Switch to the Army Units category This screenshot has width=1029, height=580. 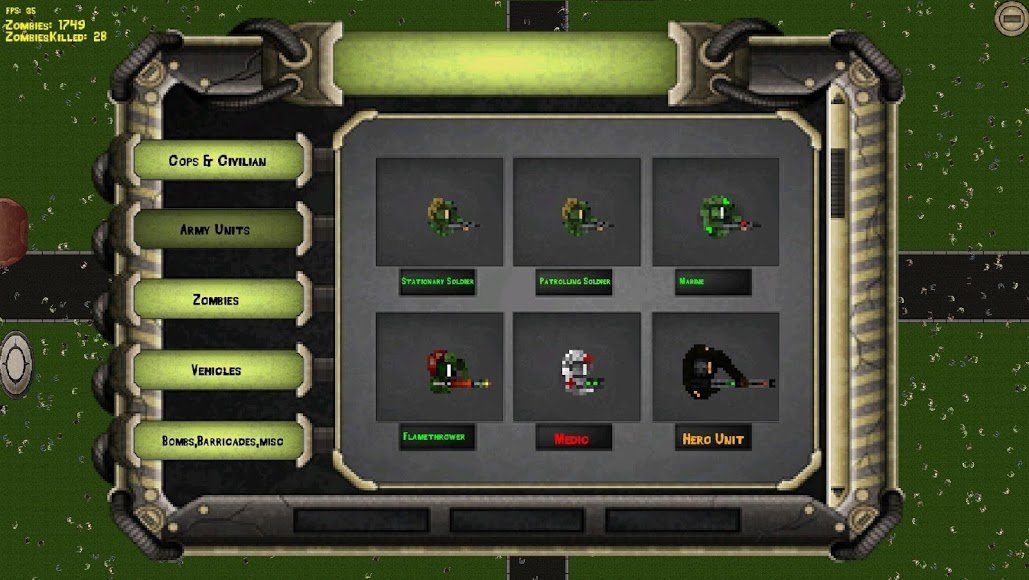[215, 230]
